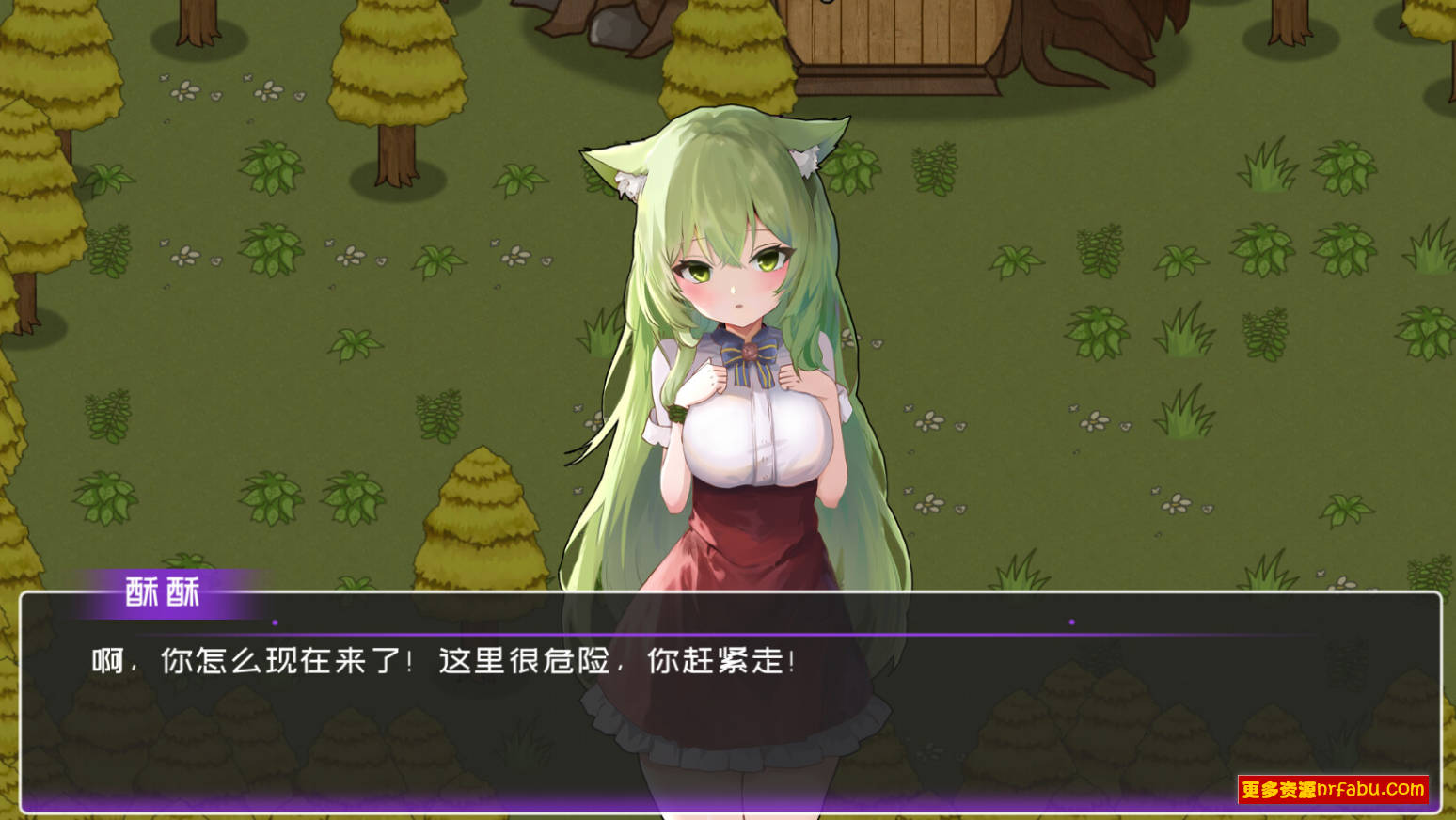Viewport: 1456px width, 820px height.
Task: Click the purple dot on the dialogue divider line
Action: tap(274, 621)
